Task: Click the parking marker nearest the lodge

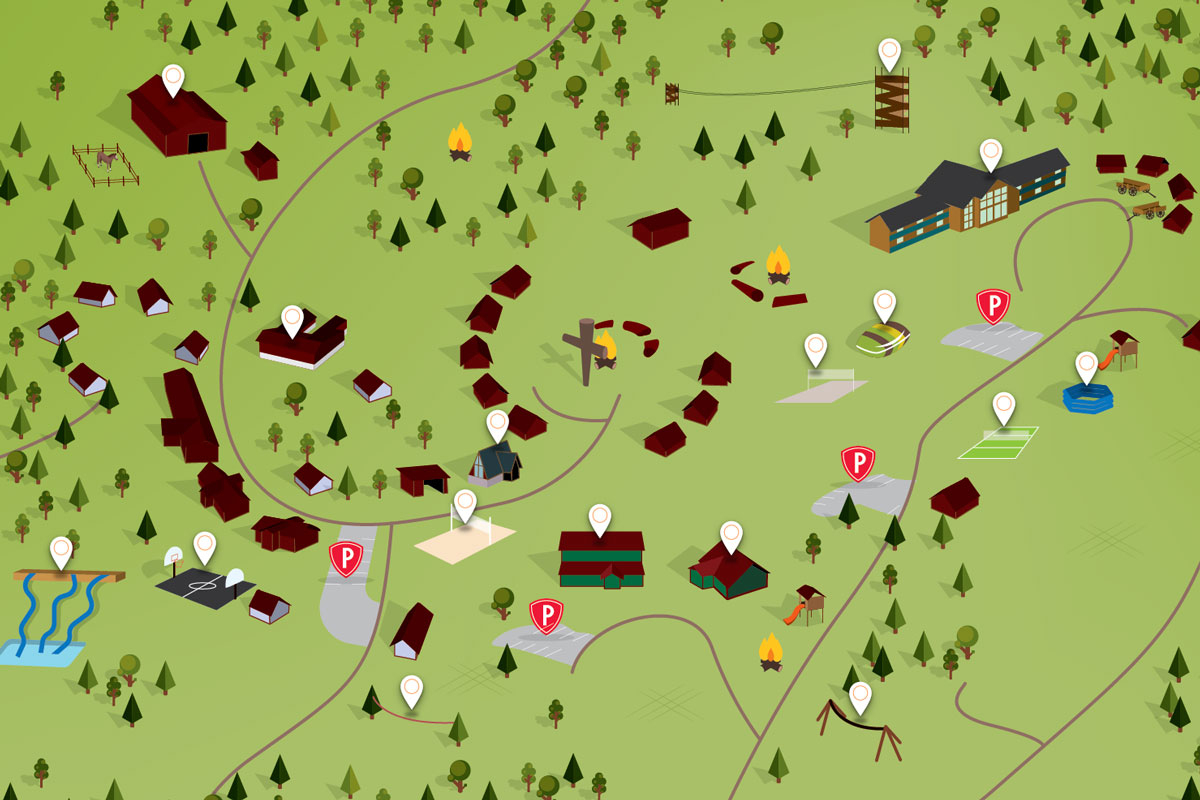Action: (x=993, y=306)
